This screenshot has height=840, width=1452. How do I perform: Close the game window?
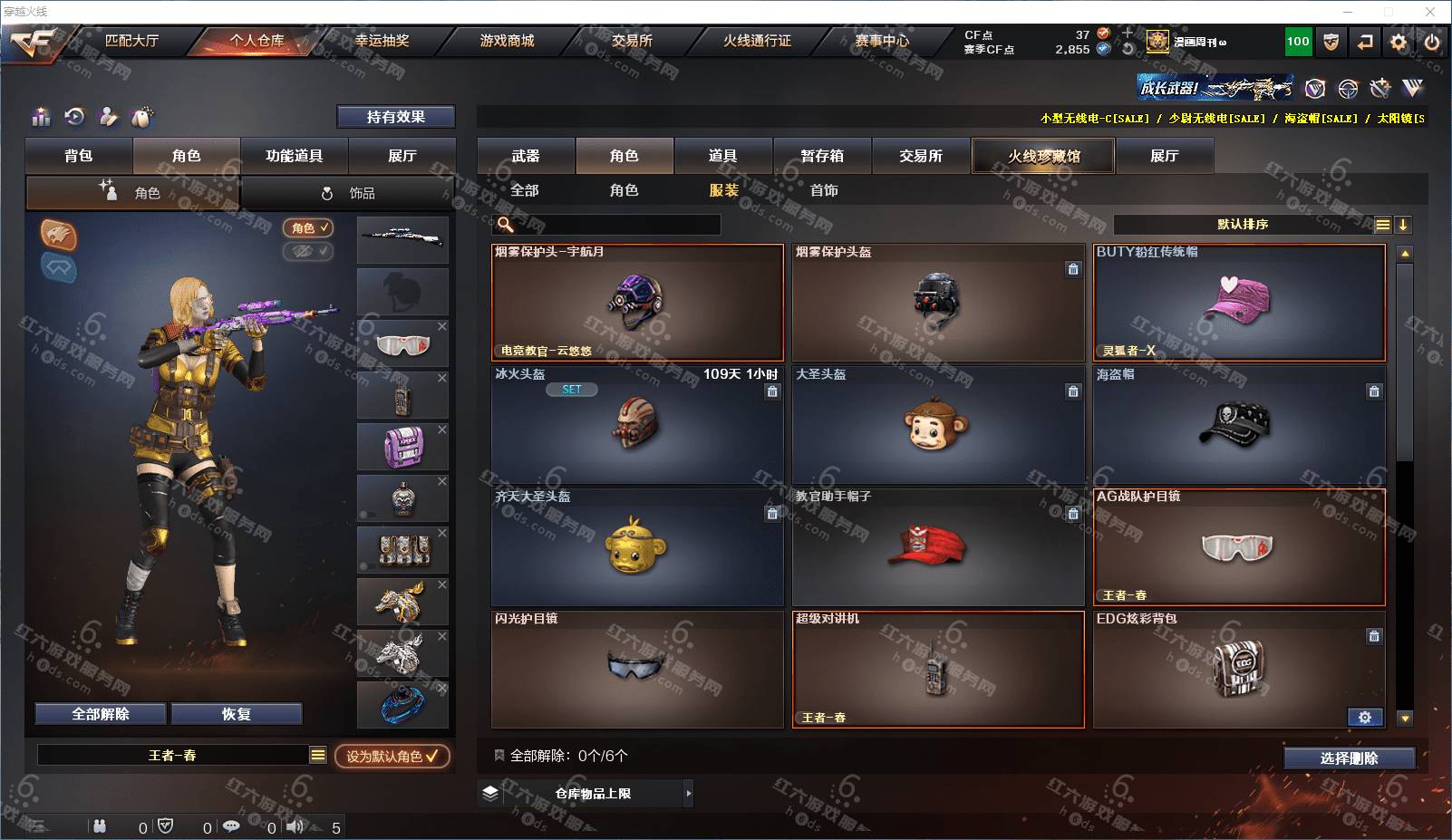[x=1430, y=12]
